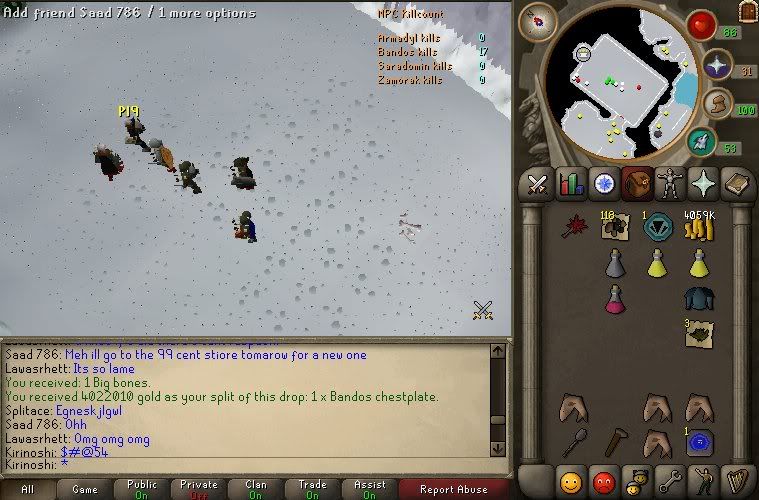Switch chat to the Game tab
Image resolution: width=759 pixels, height=500 pixels.
pos(84,489)
